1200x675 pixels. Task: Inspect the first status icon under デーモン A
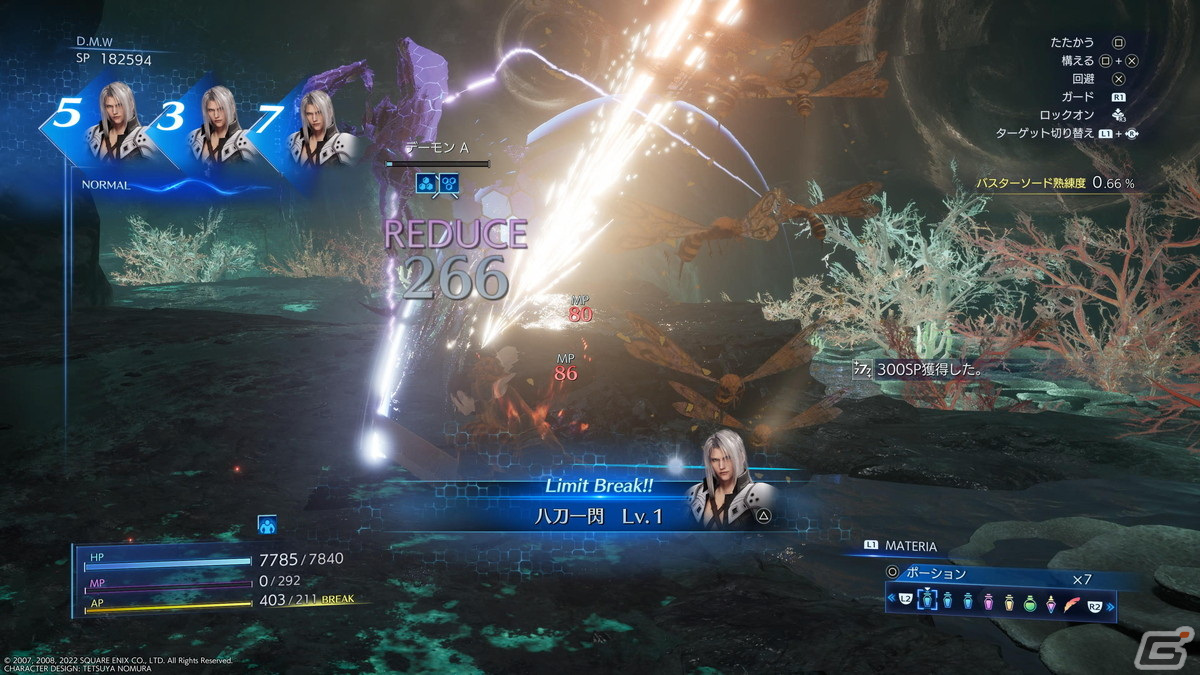(427, 182)
